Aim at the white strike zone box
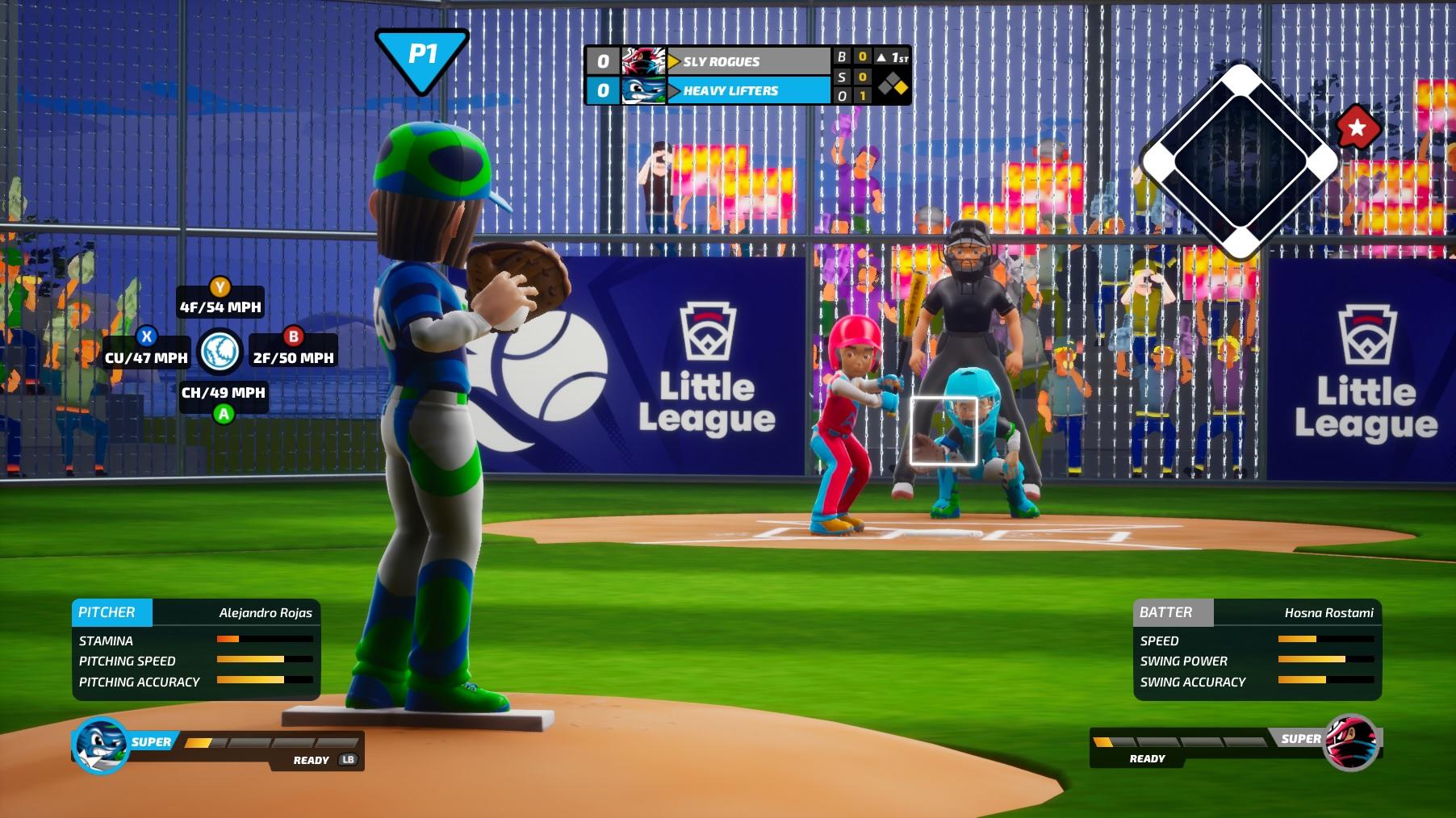1456x818 pixels. (x=943, y=431)
